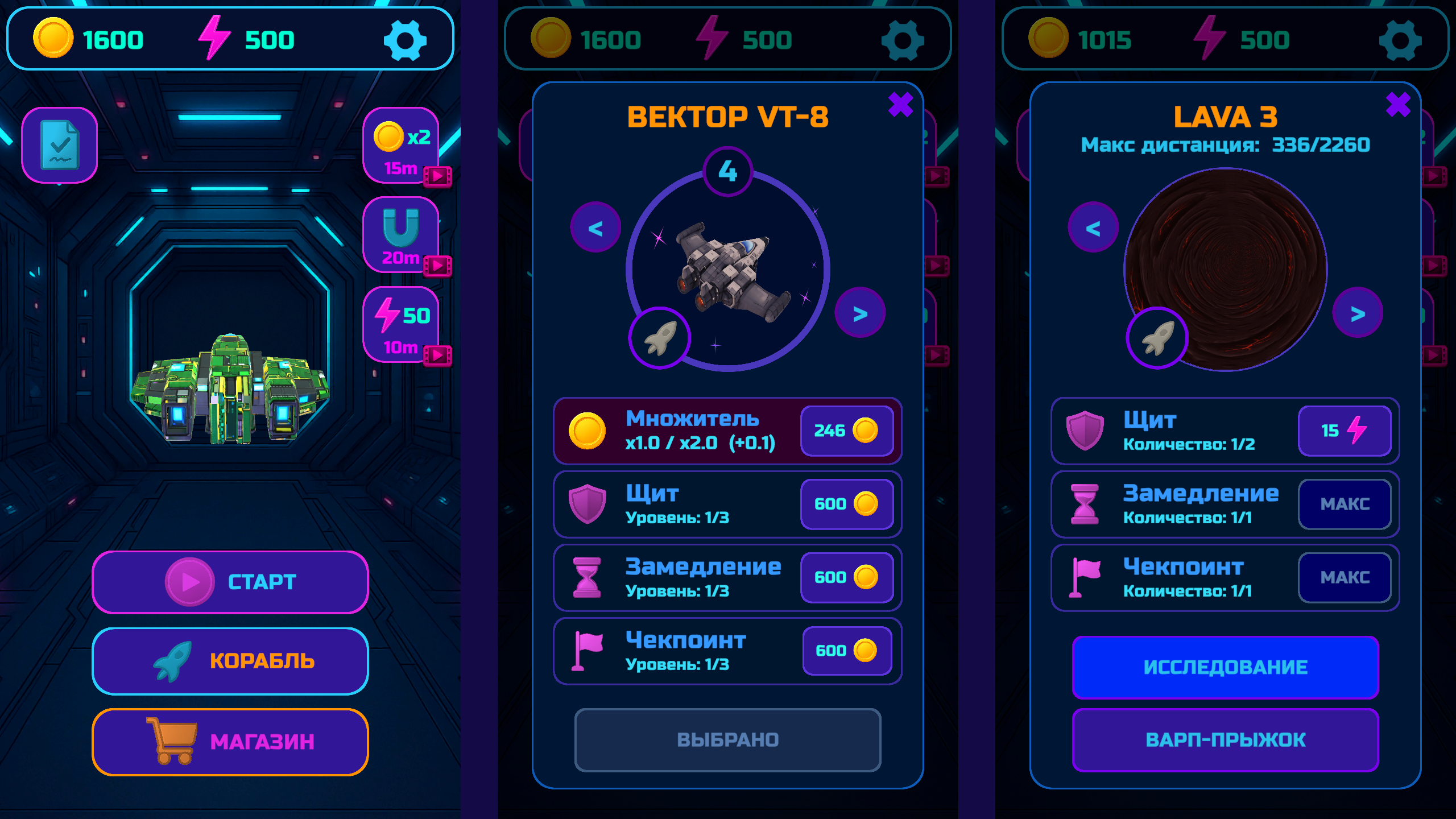Image resolution: width=1456 pixels, height=819 pixels.
Task: Click the next ship arrow in the VT-8 panel
Action: 861,313
